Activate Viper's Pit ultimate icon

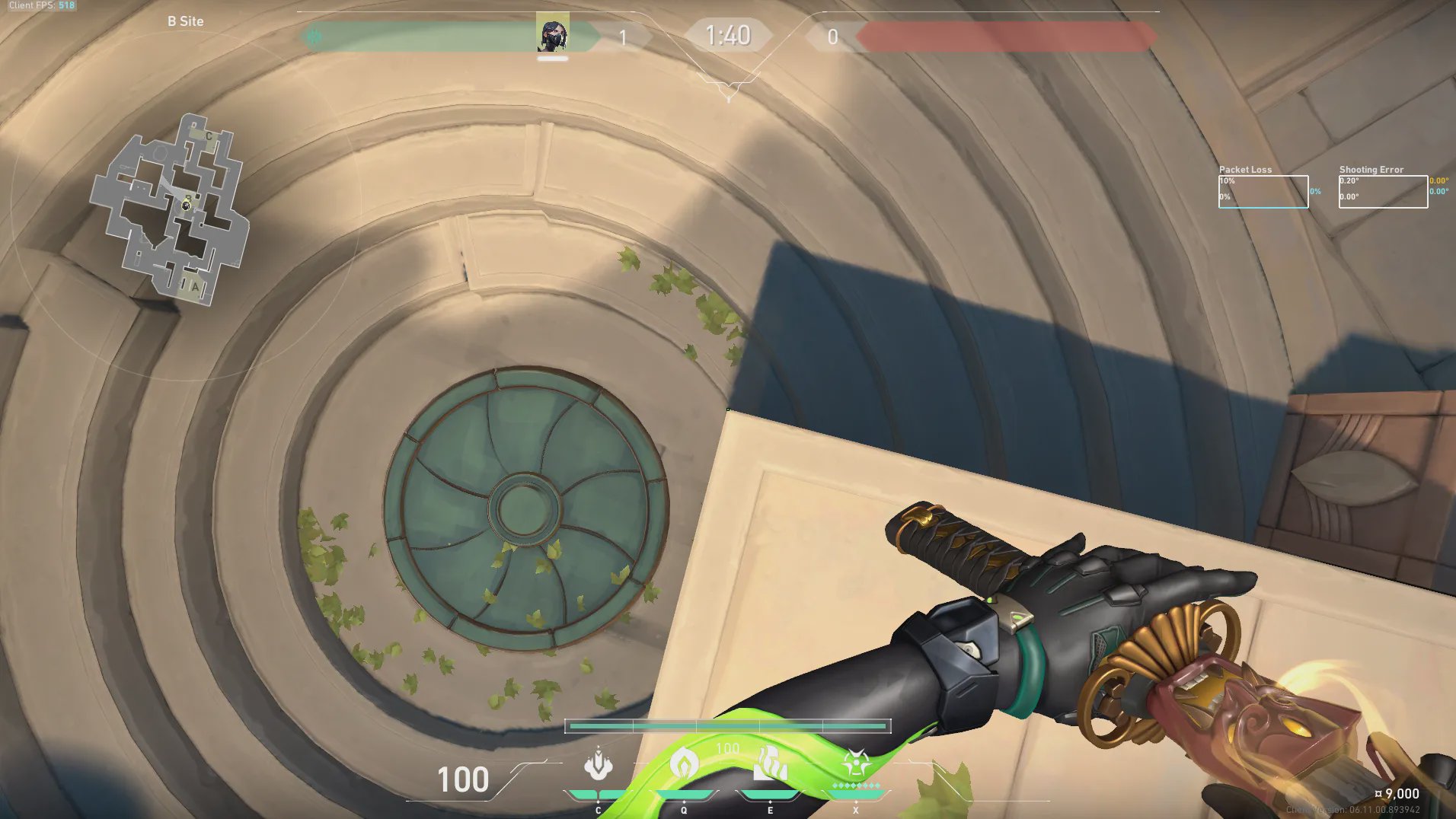pyautogui.click(x=856, y=764)
